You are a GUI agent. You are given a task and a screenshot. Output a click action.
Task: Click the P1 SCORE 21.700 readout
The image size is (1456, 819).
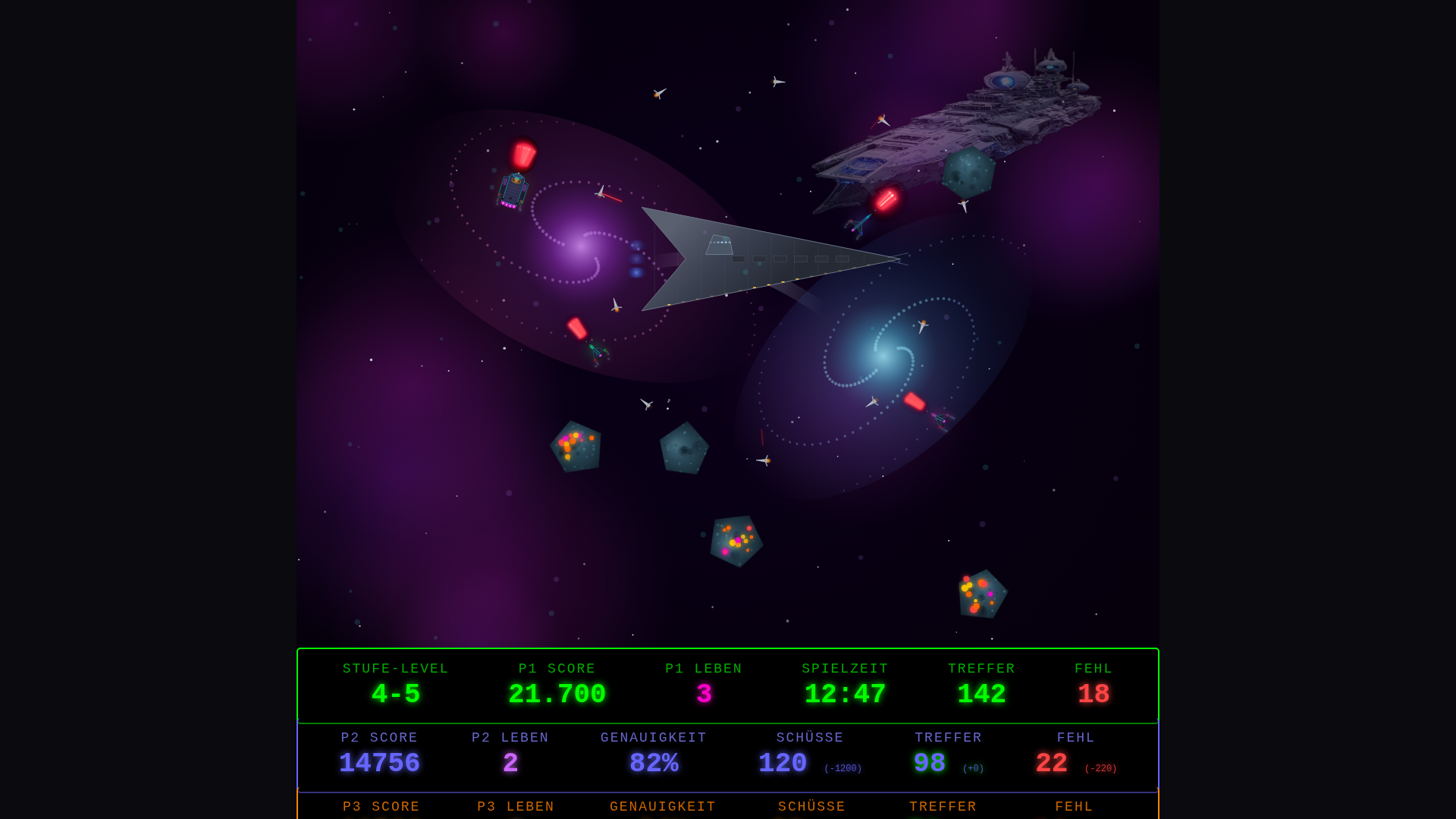[x=557, y=692]
